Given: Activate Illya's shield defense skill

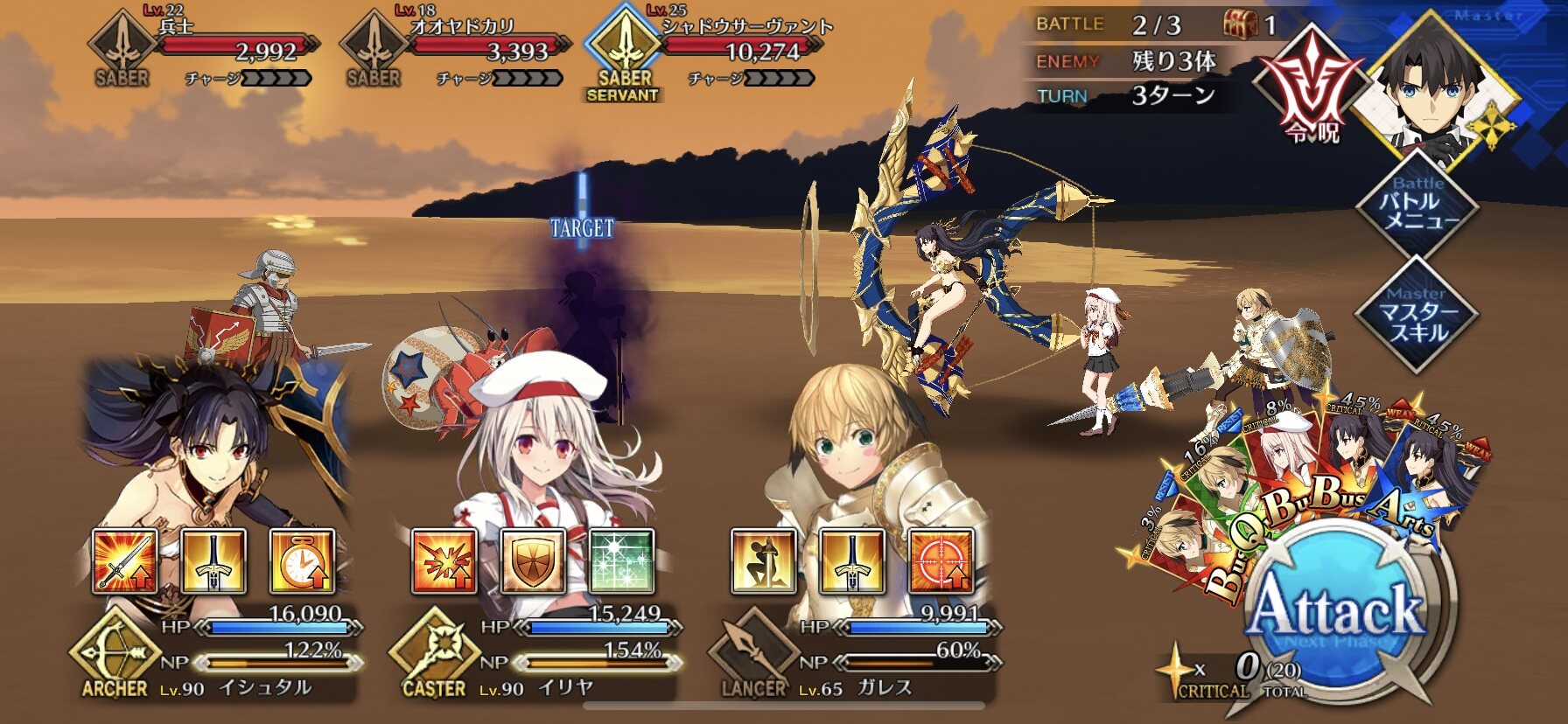Looking at the screenshot, I should 533,561.
